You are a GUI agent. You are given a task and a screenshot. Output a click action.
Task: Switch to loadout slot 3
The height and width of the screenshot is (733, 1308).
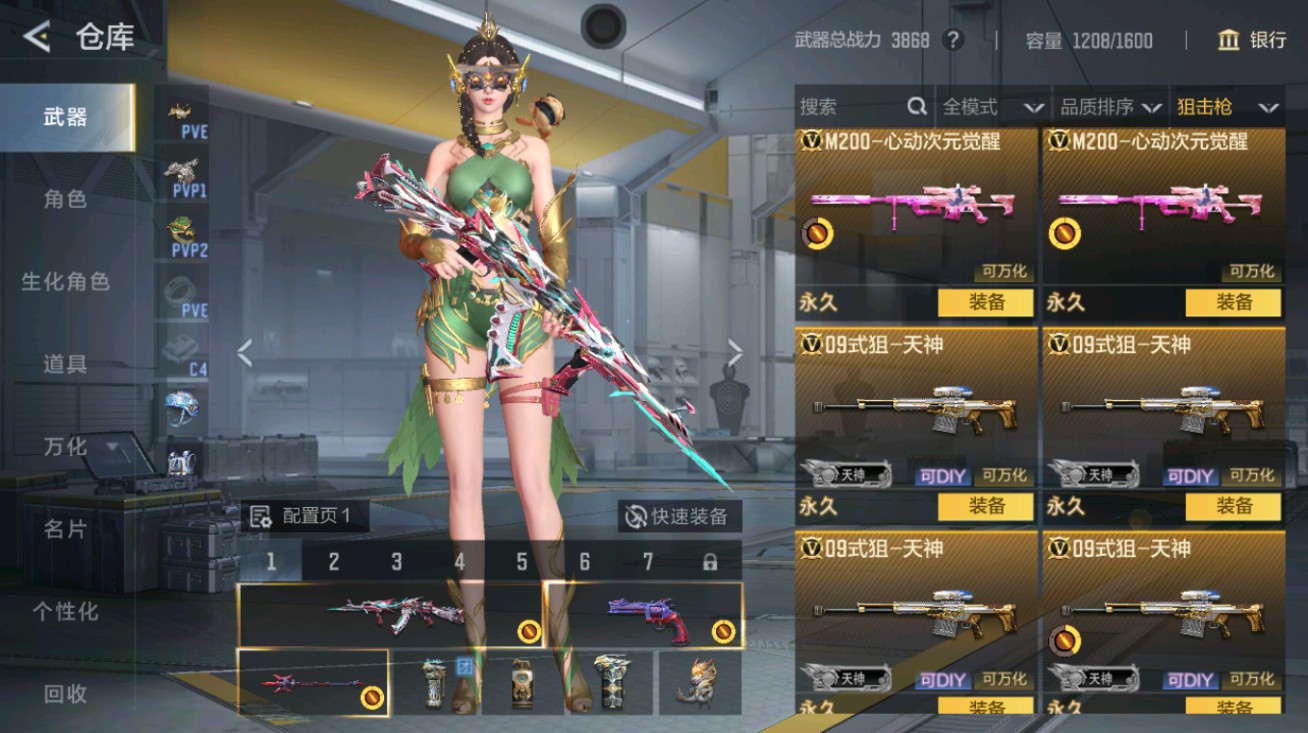pos(396,562)
